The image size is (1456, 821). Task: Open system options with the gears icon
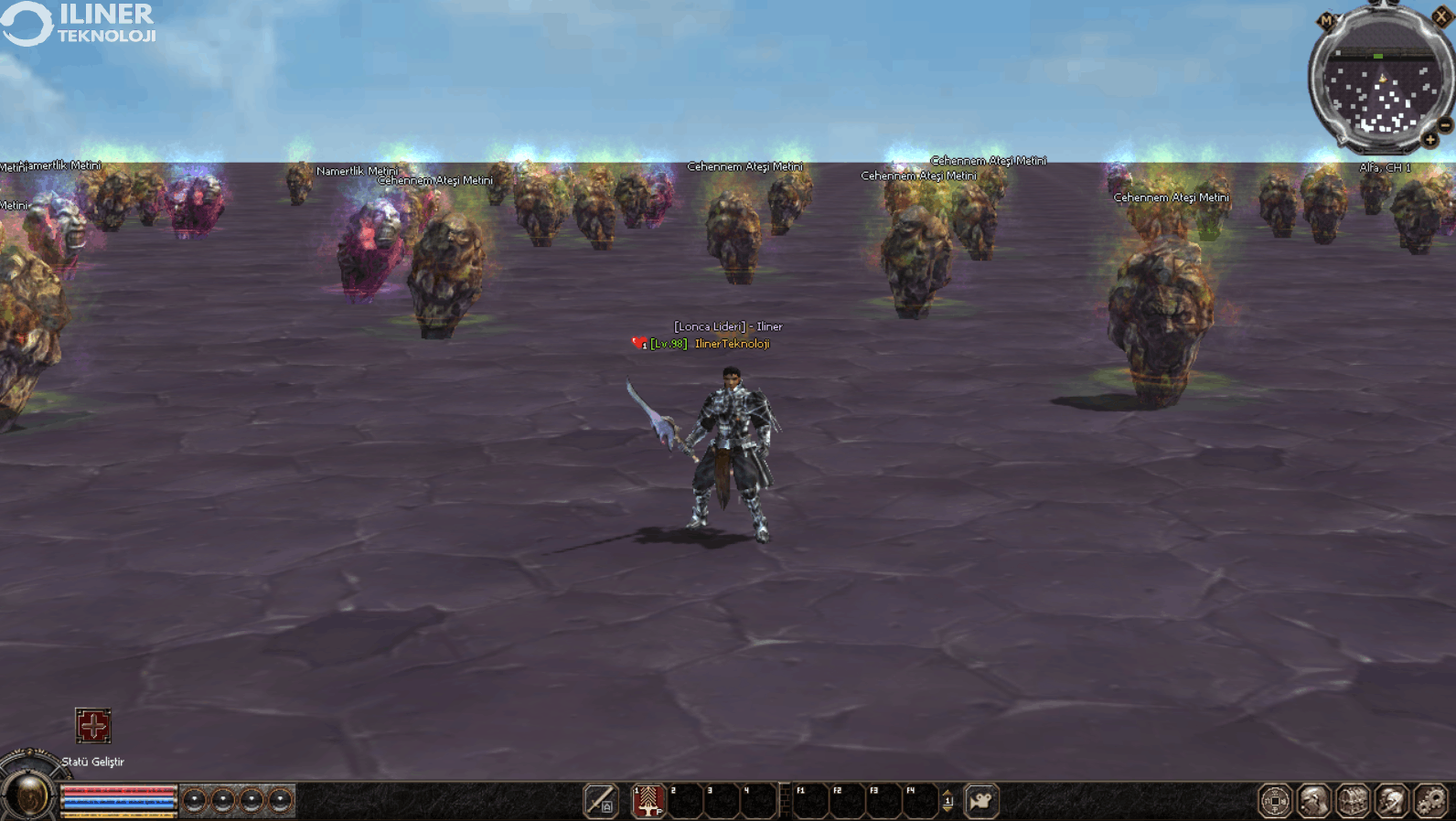pyautogui.click(x=1431, y=801)
